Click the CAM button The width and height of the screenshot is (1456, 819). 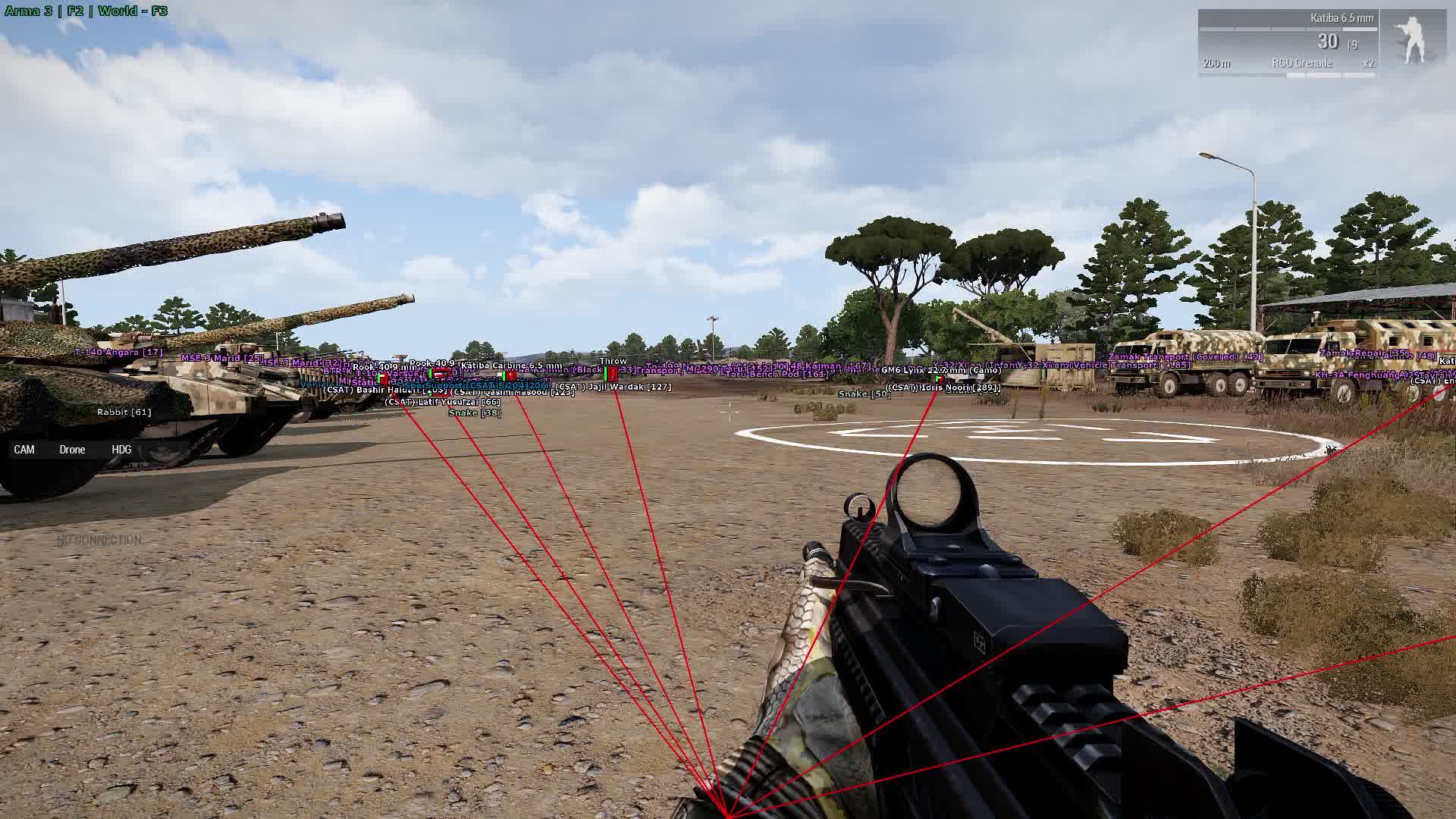point(24,449)
